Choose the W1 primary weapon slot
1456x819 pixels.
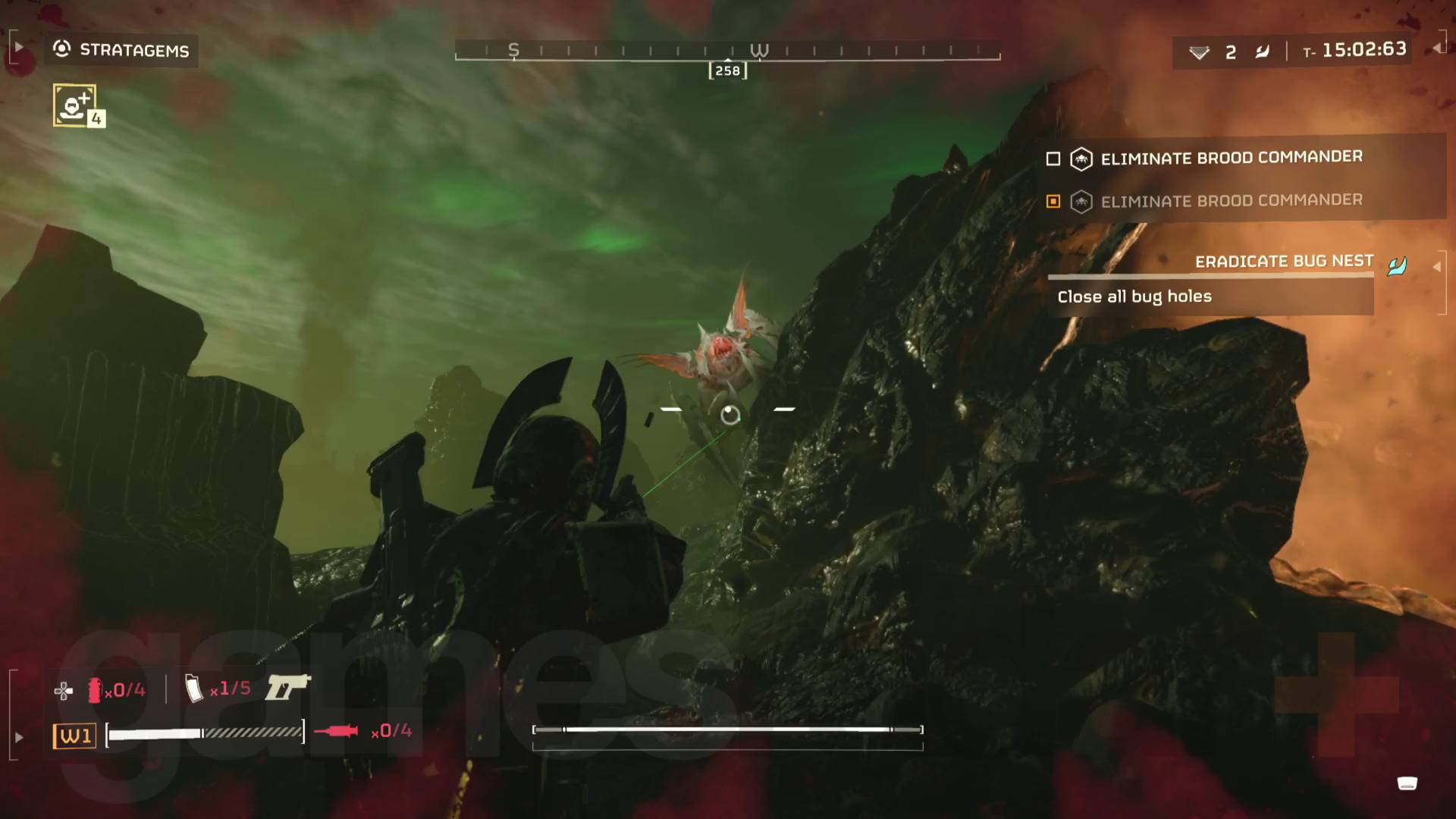[74, 736]
